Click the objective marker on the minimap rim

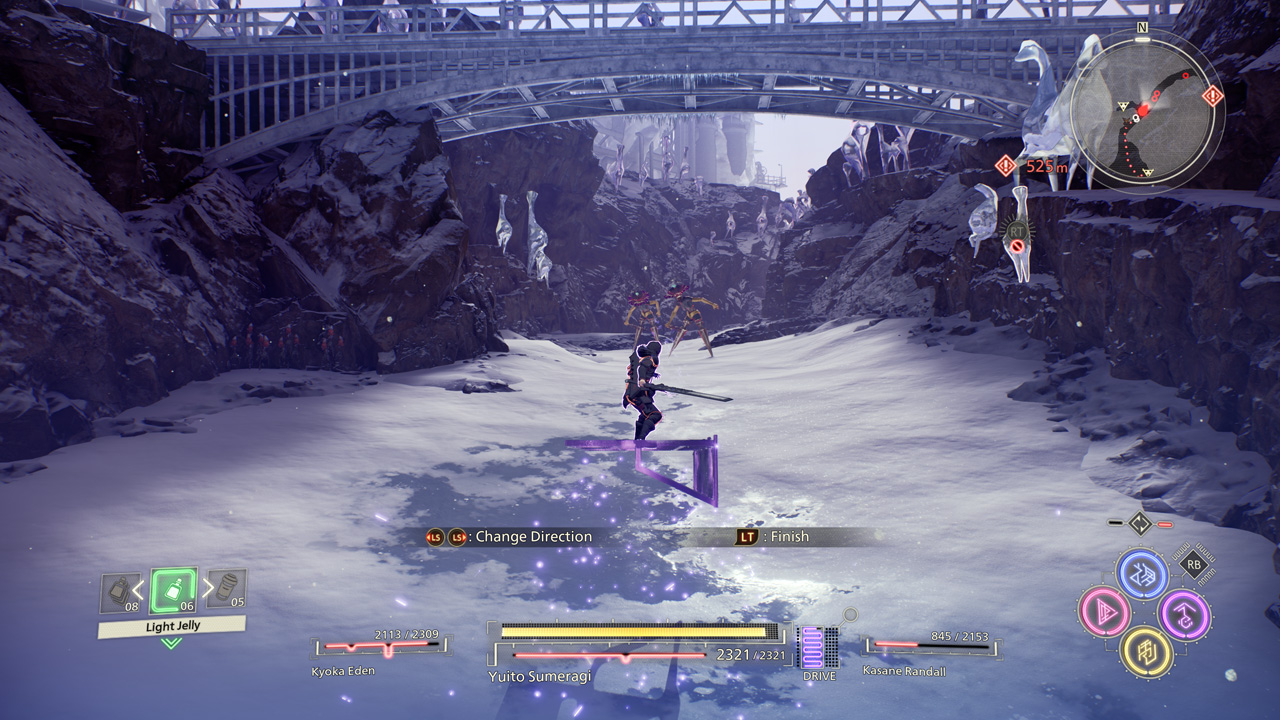tap(1213, 97)
